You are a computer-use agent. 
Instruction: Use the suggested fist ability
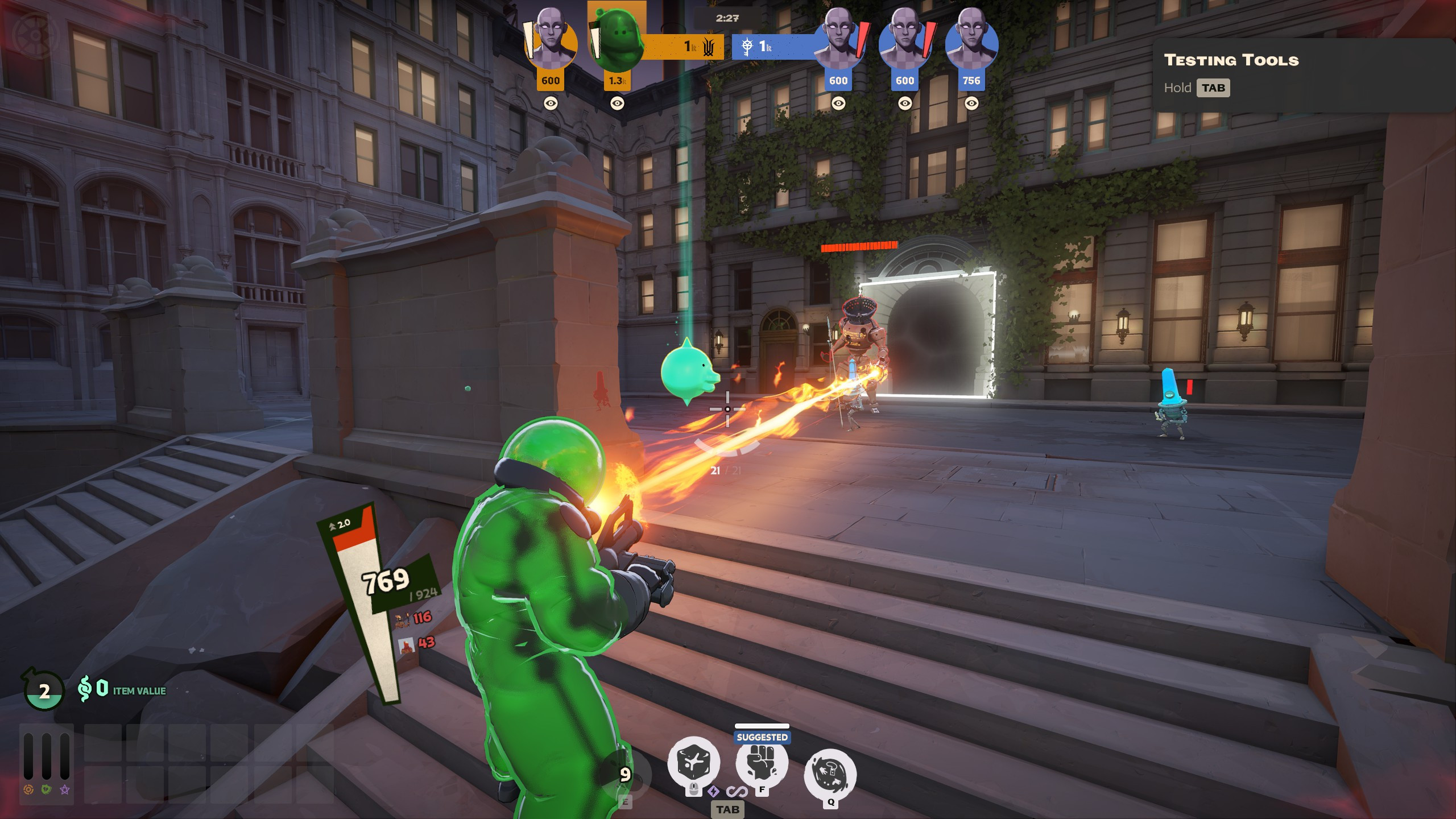[762, 762]
